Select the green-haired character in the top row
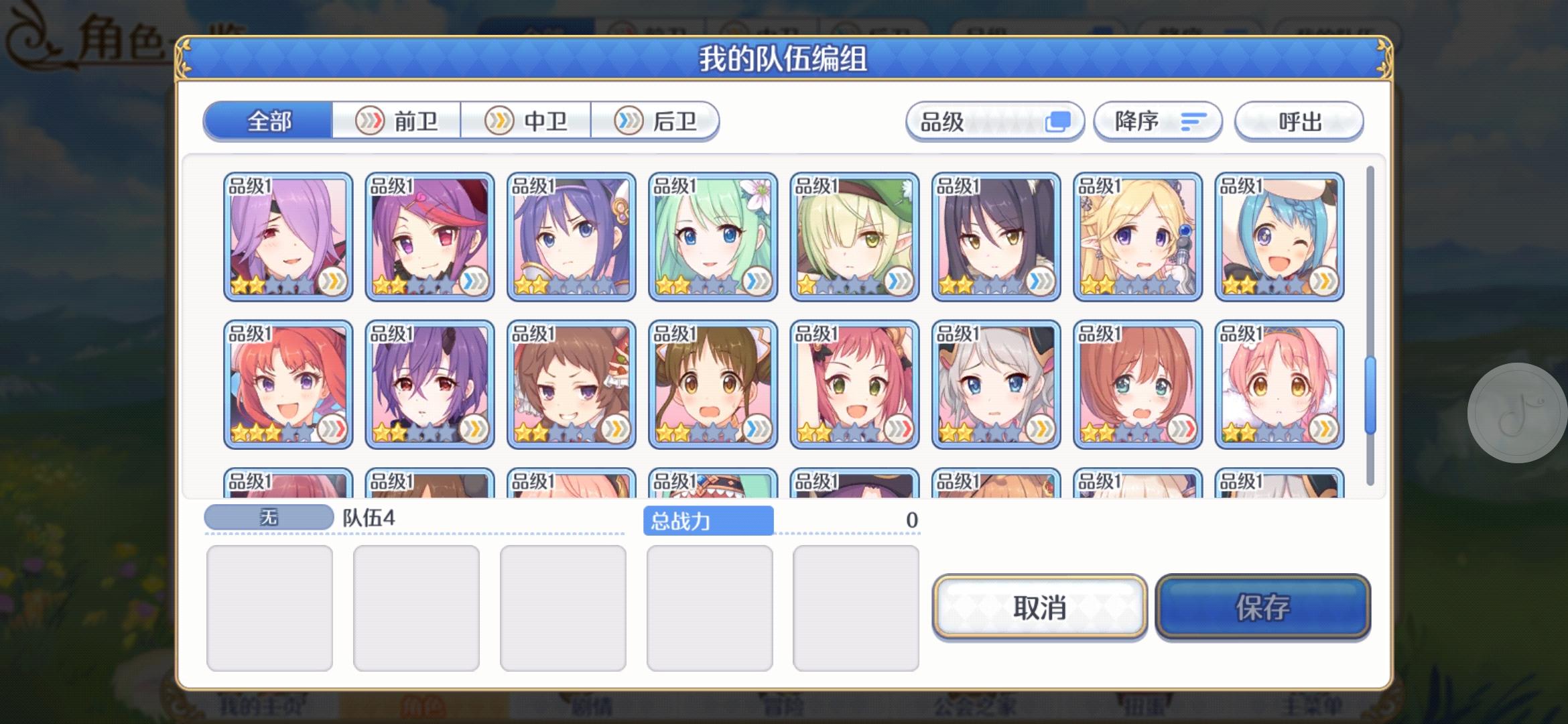 pyautogui.click(x=713, y=235)
